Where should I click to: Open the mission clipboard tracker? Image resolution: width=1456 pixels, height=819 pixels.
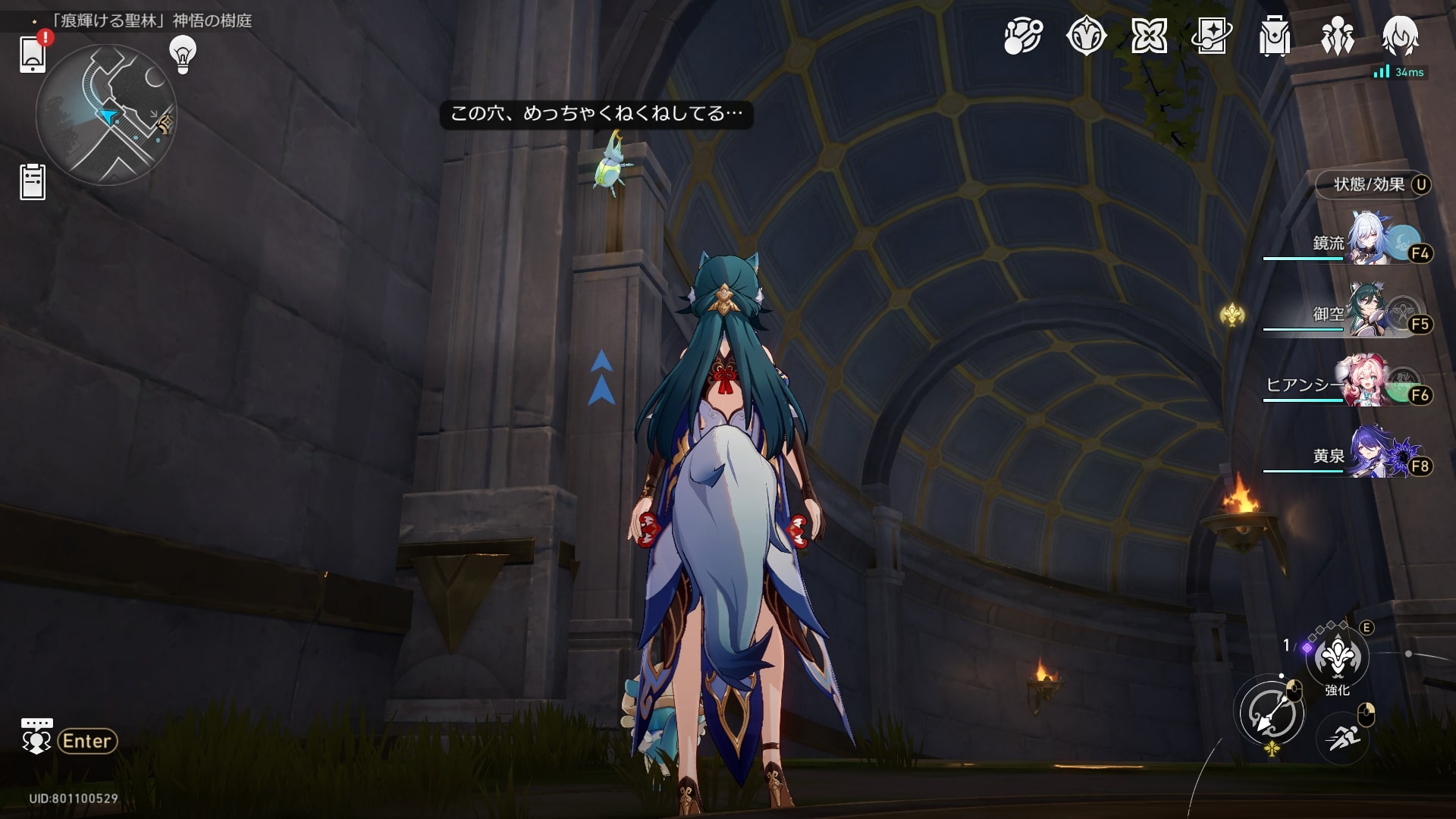click(x=33, y=182)
